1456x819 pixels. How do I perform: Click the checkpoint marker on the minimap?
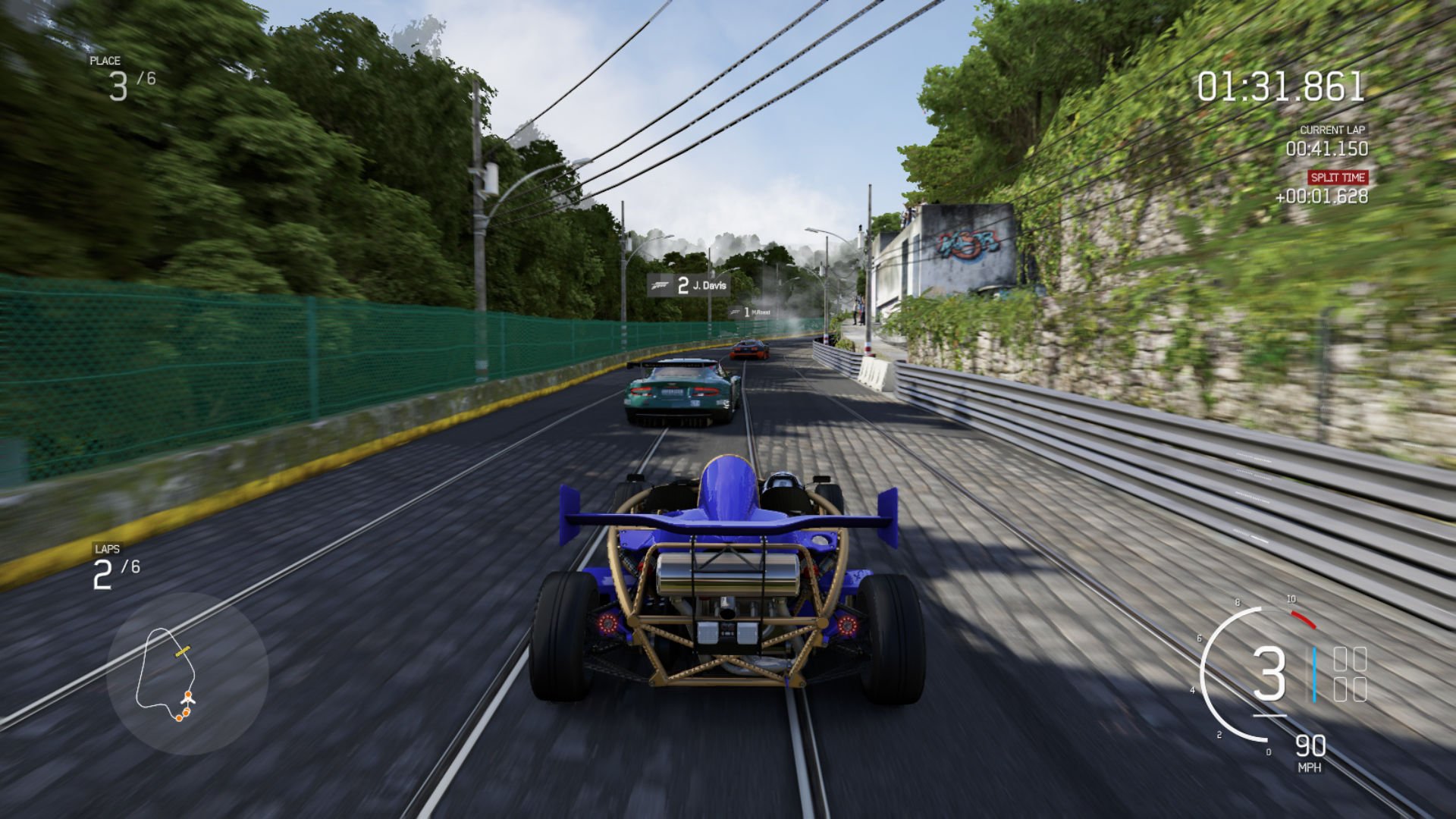tap(183, 650)
